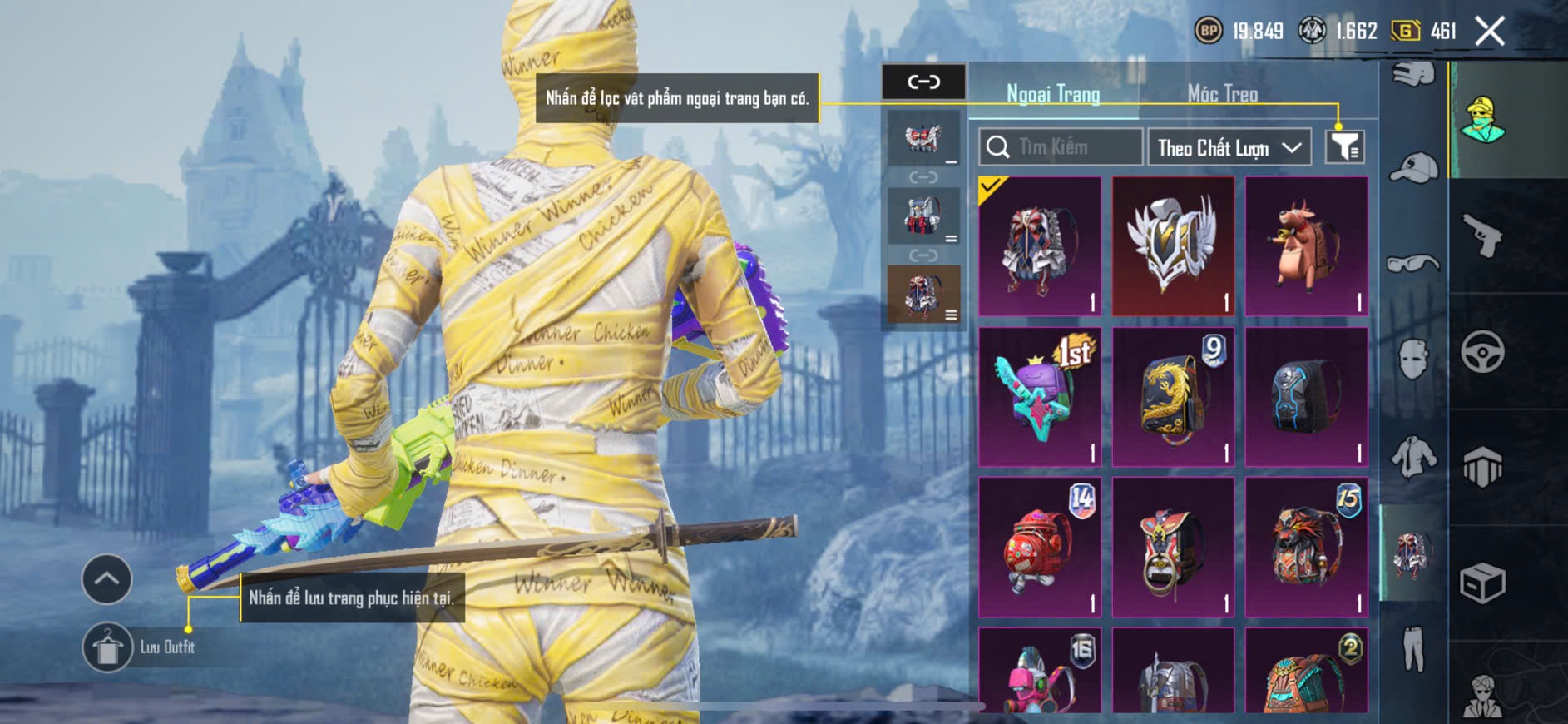The height and width of the screenshot is (724, 1568).
Task: Select the Ngoại Trang tab
Action: 1053,94
